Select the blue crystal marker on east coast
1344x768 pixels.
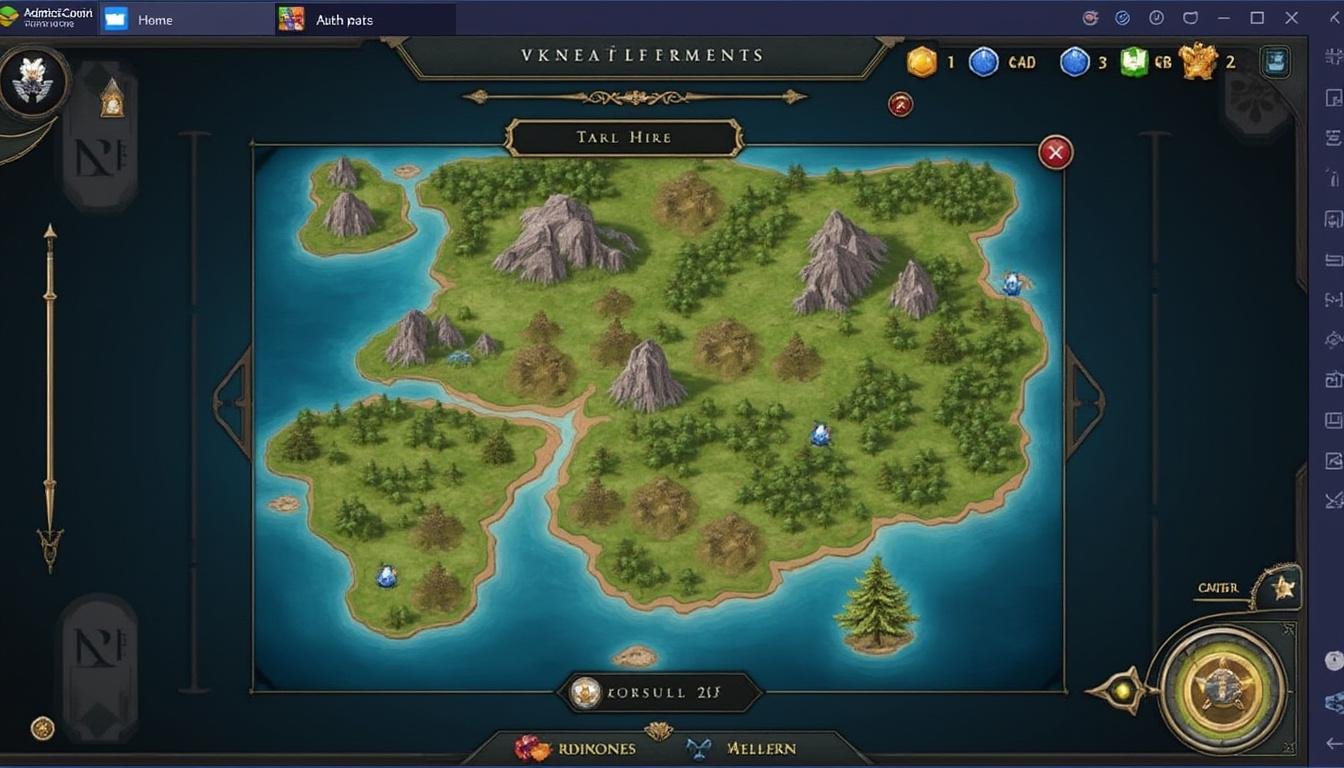(1012, 284)
